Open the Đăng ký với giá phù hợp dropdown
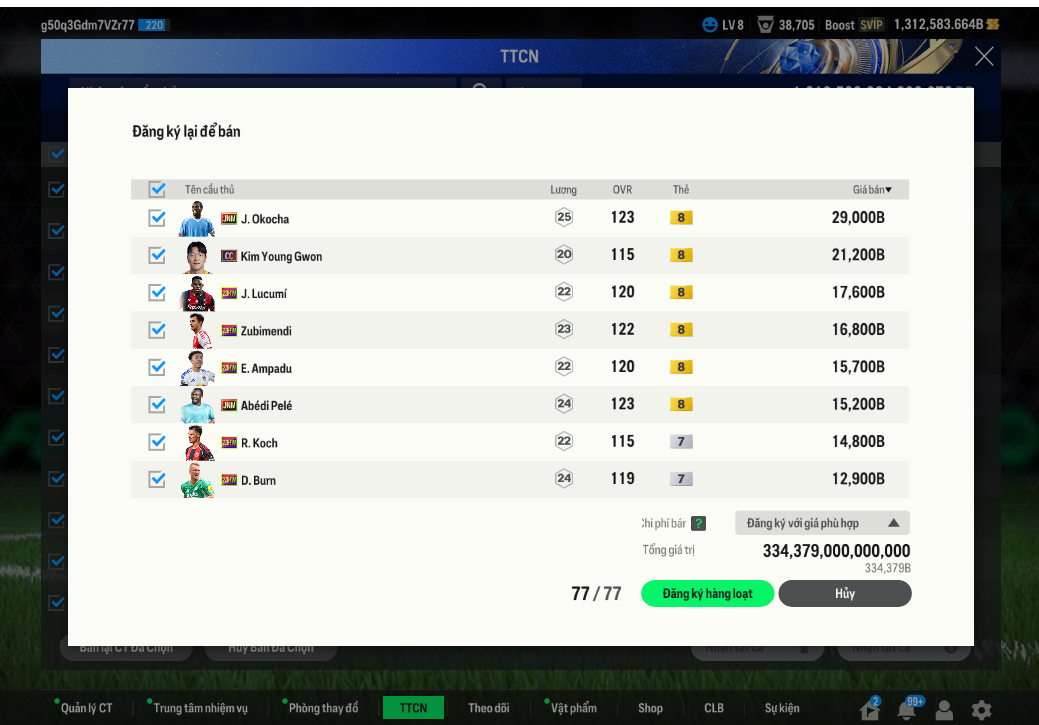Image resolution: width=1039 pixels, height=725 pixels. (822, 523)
